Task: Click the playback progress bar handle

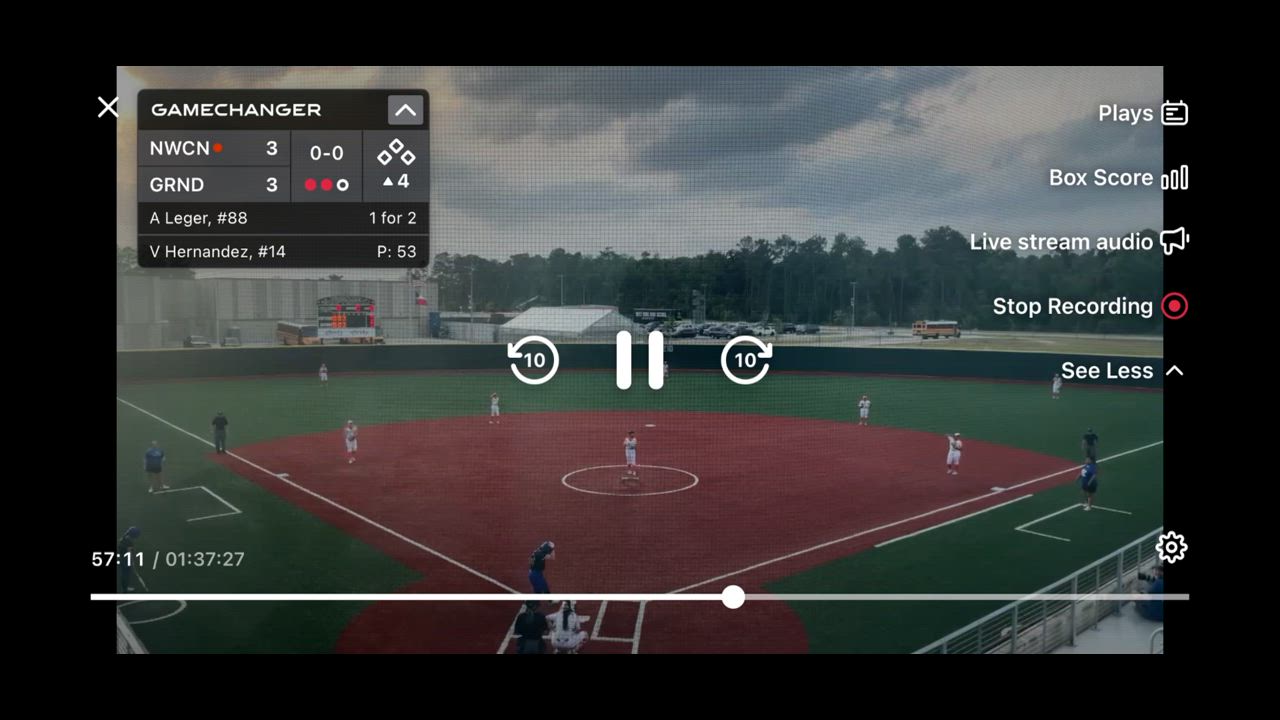Action: click(x=733, y=597)
